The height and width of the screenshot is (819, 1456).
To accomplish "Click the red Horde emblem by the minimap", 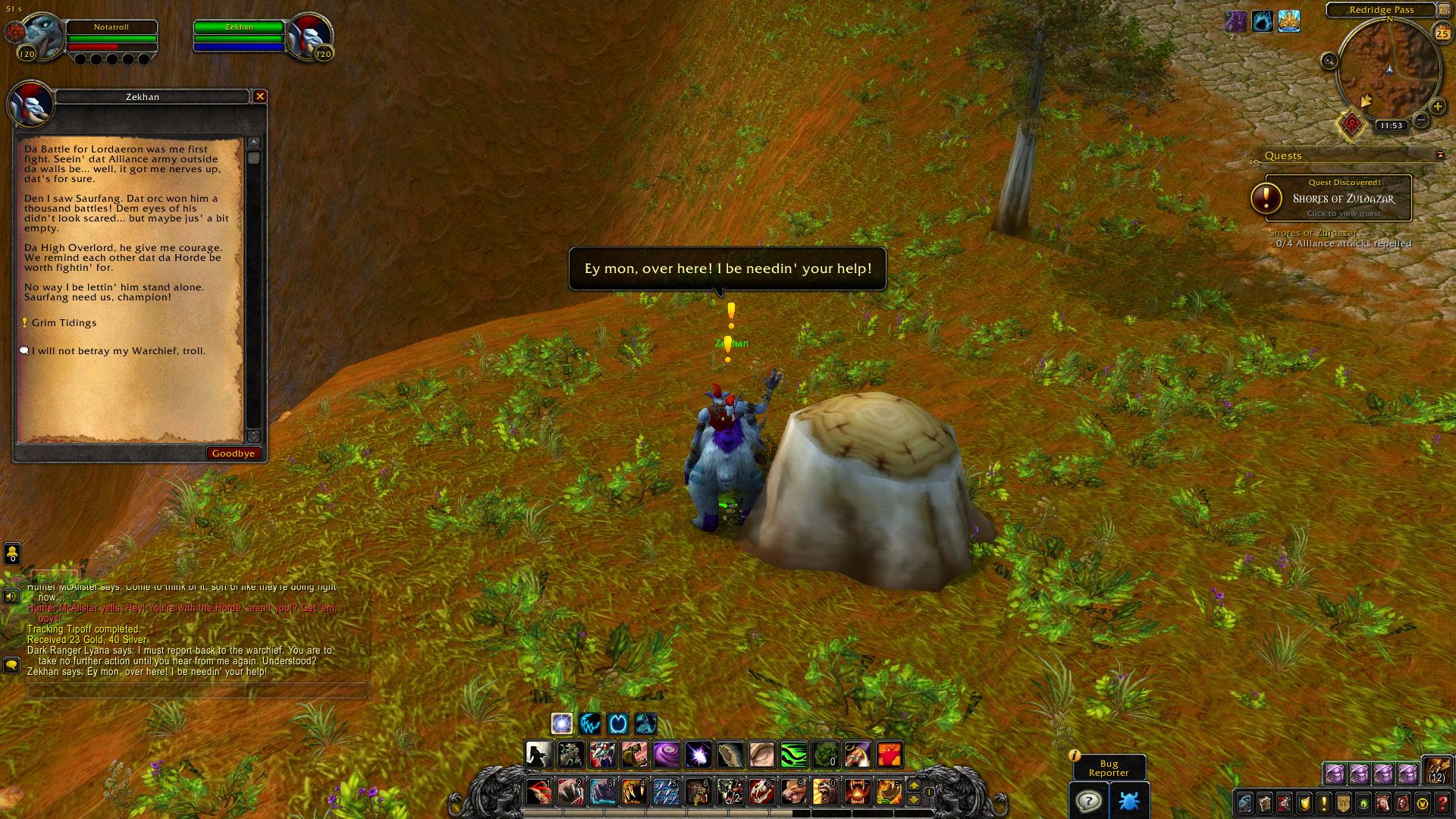I will [x=1351, y=124].
